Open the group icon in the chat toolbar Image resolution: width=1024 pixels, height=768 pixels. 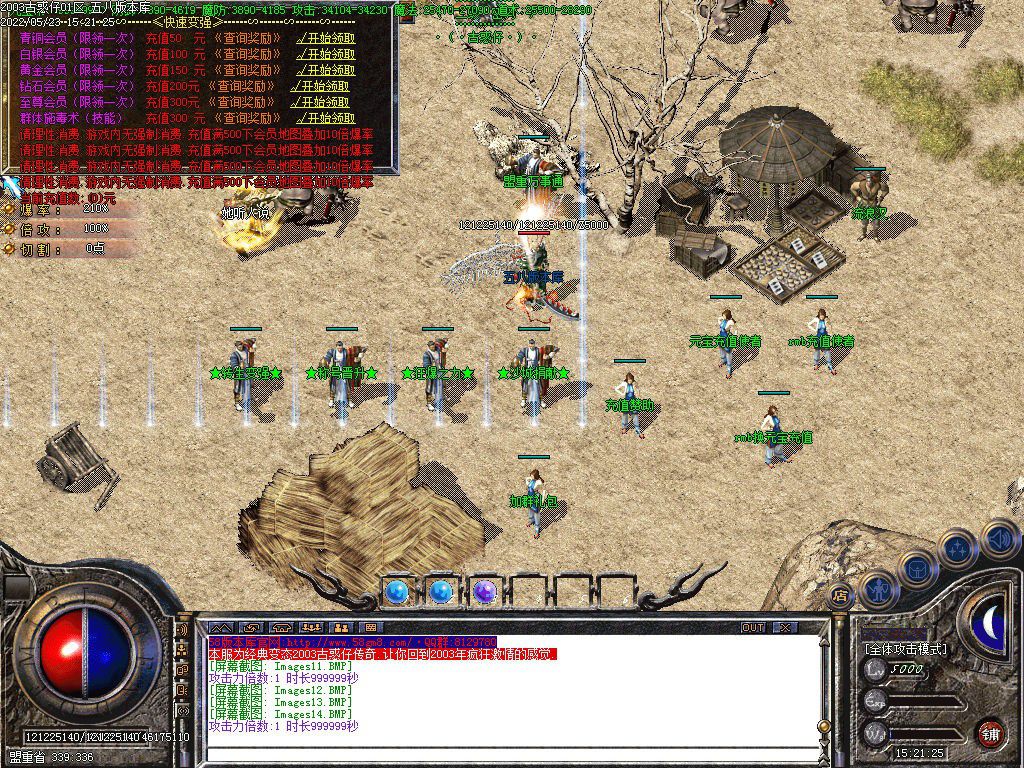[x=311, y=628]
